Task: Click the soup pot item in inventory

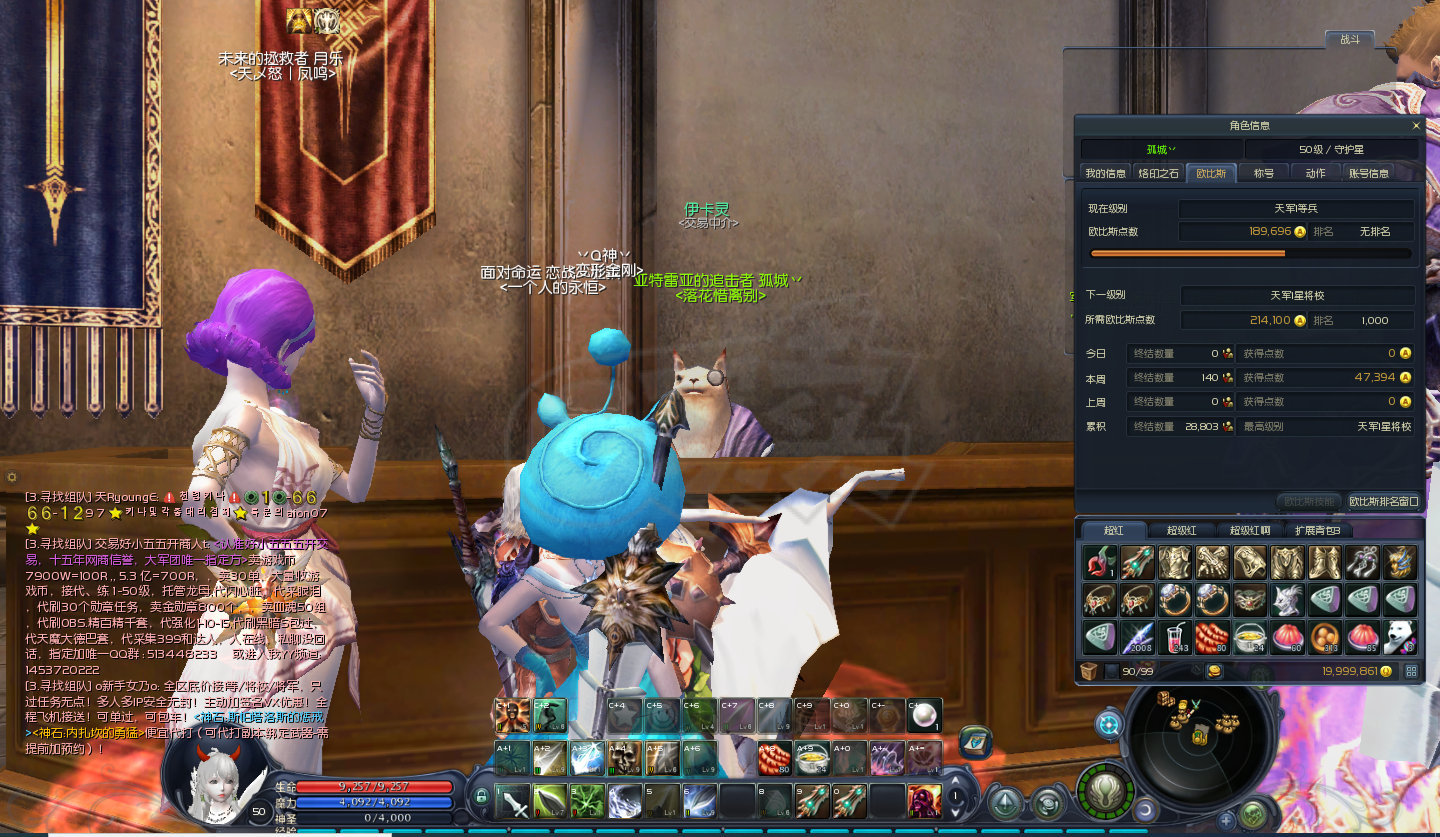Action: tap(1249, 637)
